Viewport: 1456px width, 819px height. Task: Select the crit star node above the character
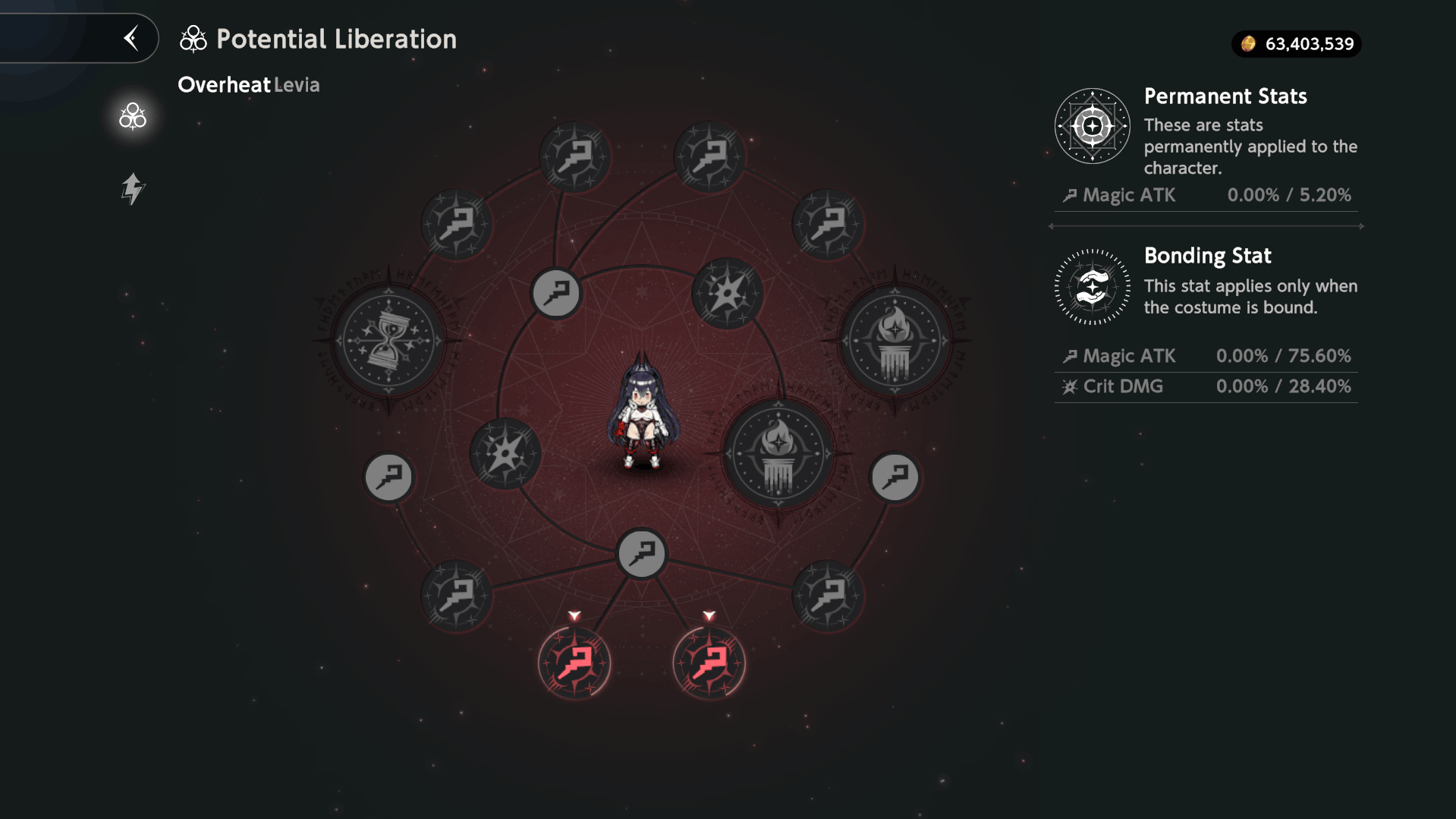pyautogui.click(x=727, y=294)
